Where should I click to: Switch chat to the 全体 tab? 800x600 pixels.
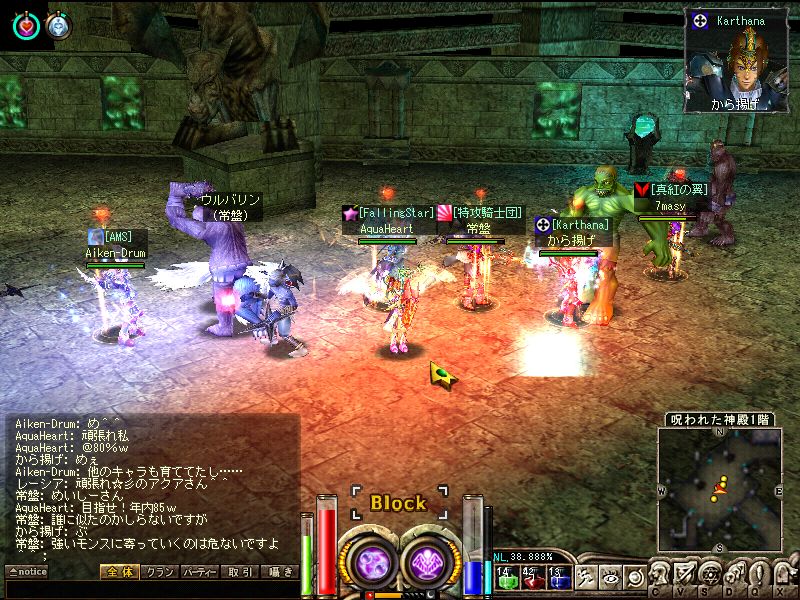pyautogui.click(x=120, y=572)
